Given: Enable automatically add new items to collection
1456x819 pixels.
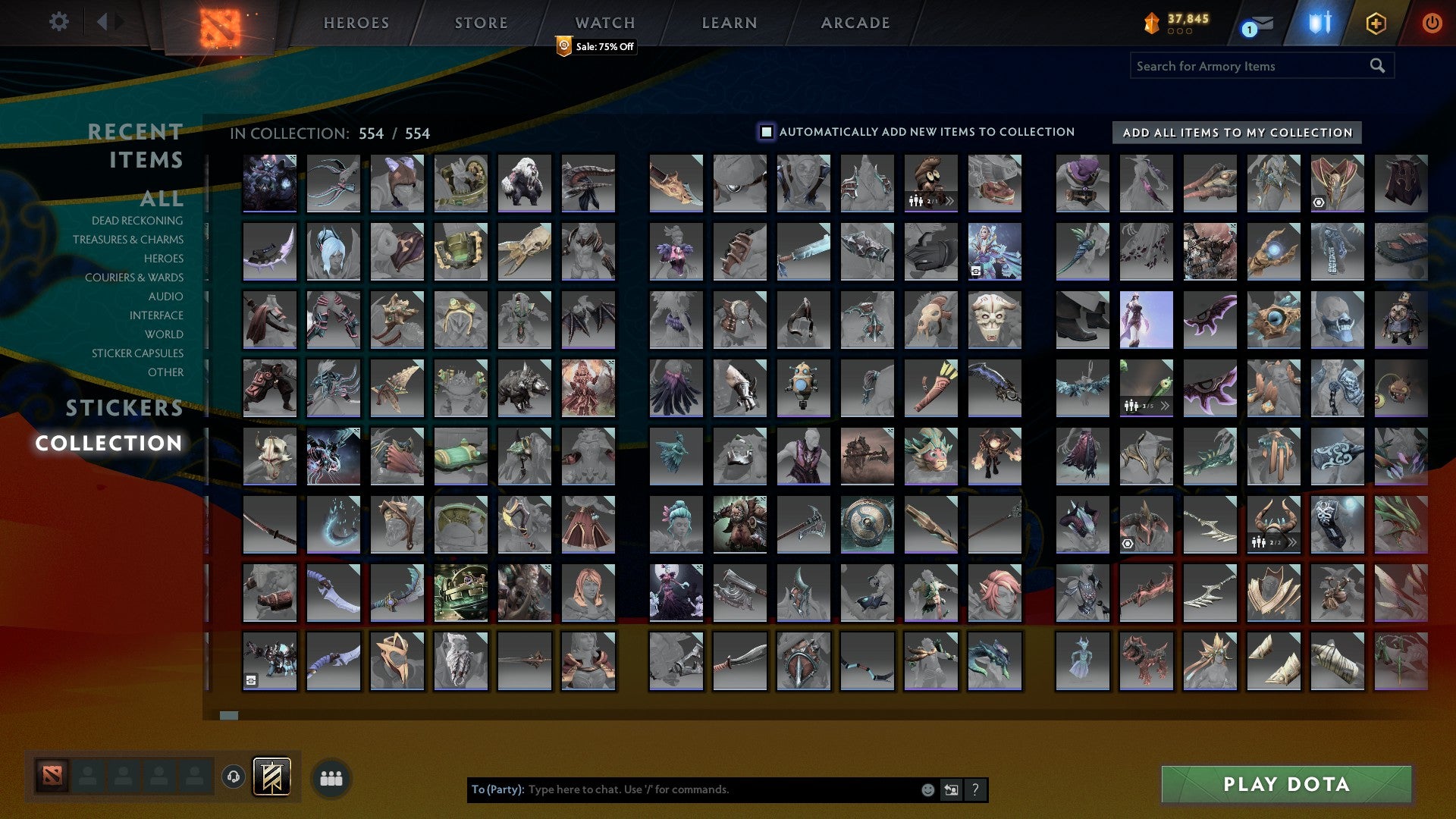Looking at the screenshot, I should 765,131.
